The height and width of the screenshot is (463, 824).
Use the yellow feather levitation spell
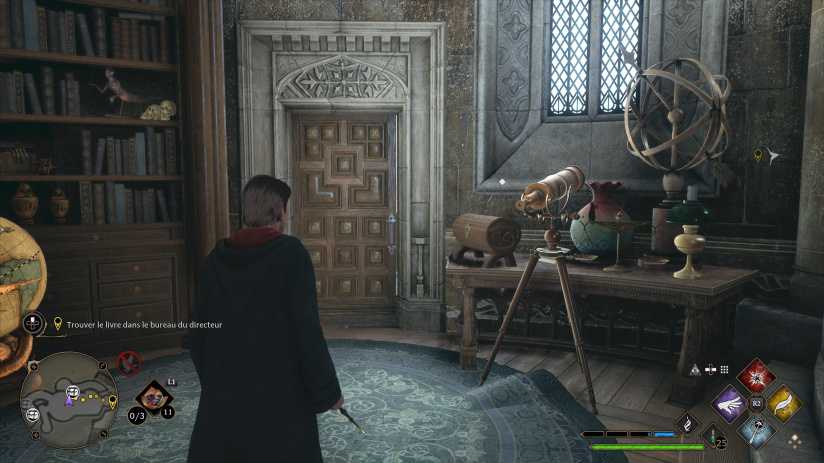(x=783, y=403)
